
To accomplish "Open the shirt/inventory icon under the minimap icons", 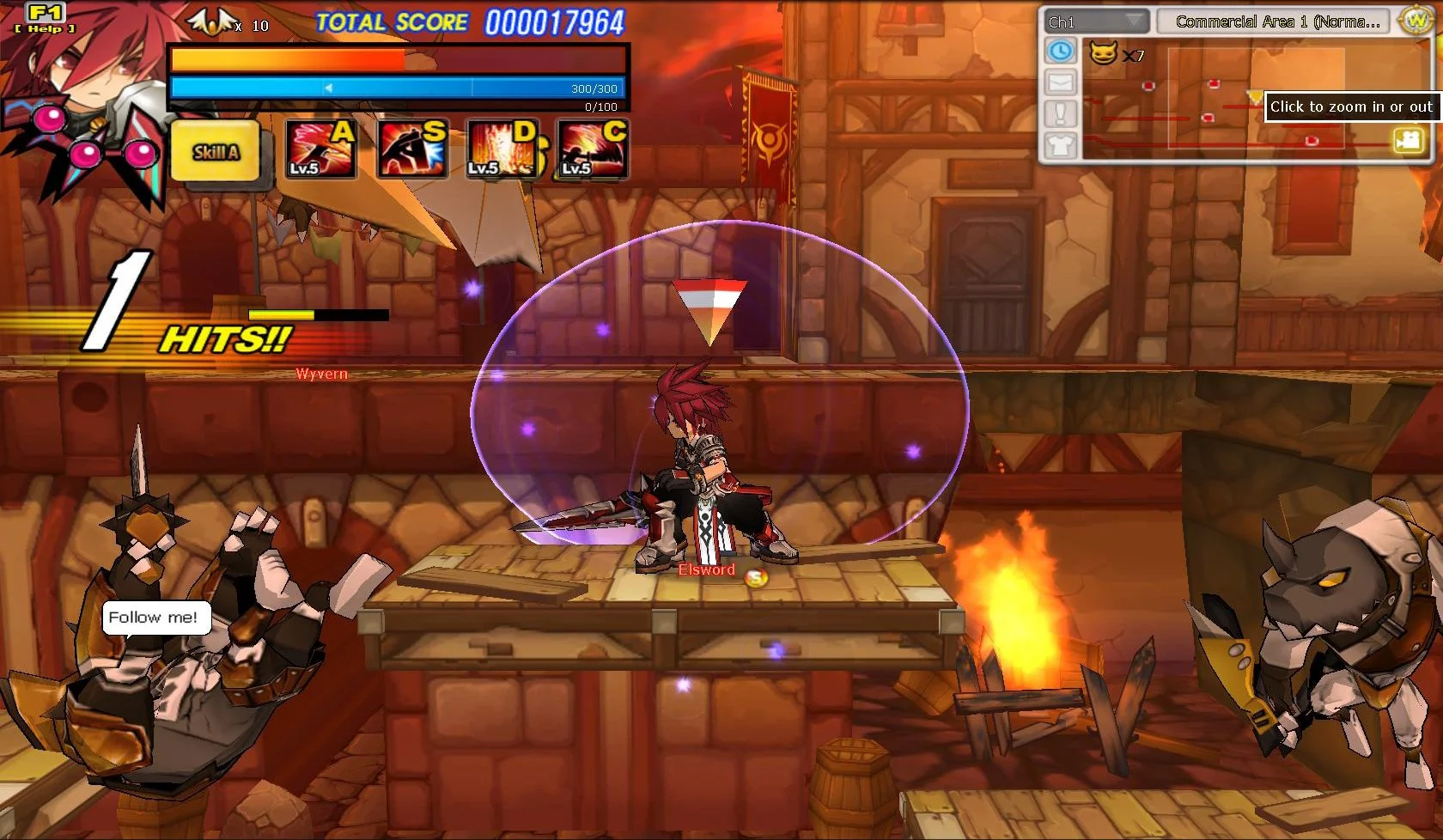I will pos(1062,146).
